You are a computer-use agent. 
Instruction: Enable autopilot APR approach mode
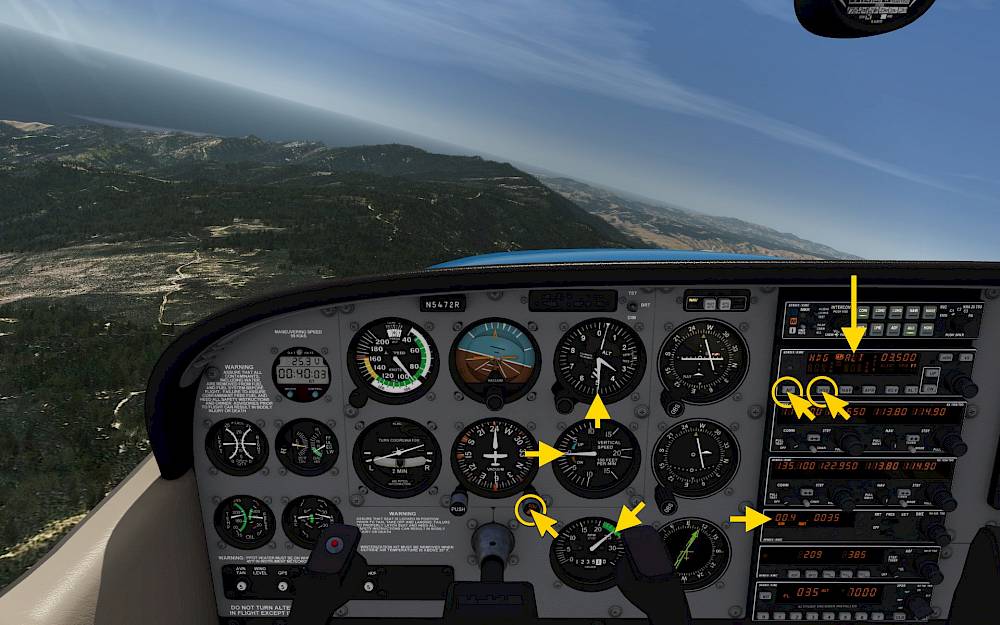click(x=867, y=388)
